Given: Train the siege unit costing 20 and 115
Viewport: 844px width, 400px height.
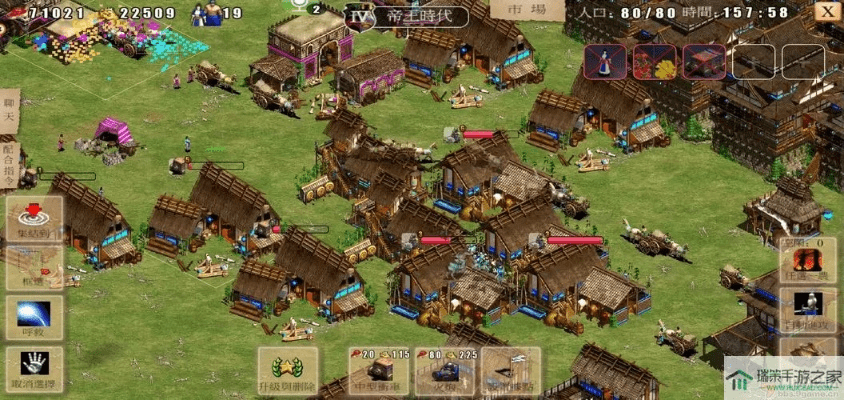Looking at the screenshot, I should [378, 371].
